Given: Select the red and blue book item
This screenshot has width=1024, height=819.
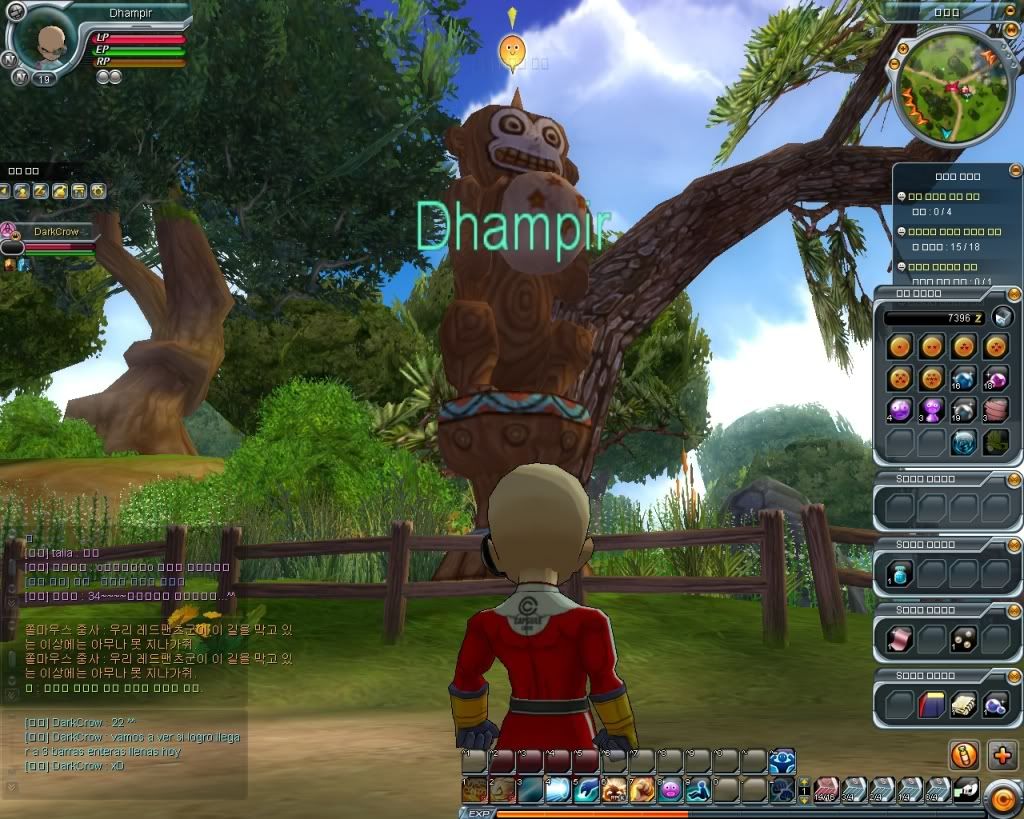Looking at the screenshot, I should [x=931, y=705].
